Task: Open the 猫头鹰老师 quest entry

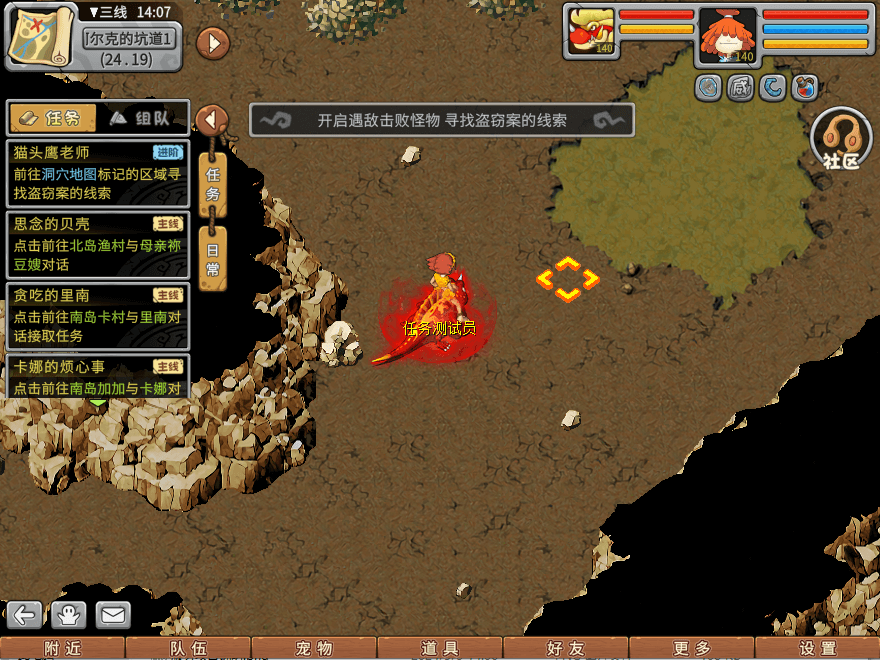Action: click(x=97, y=173)
